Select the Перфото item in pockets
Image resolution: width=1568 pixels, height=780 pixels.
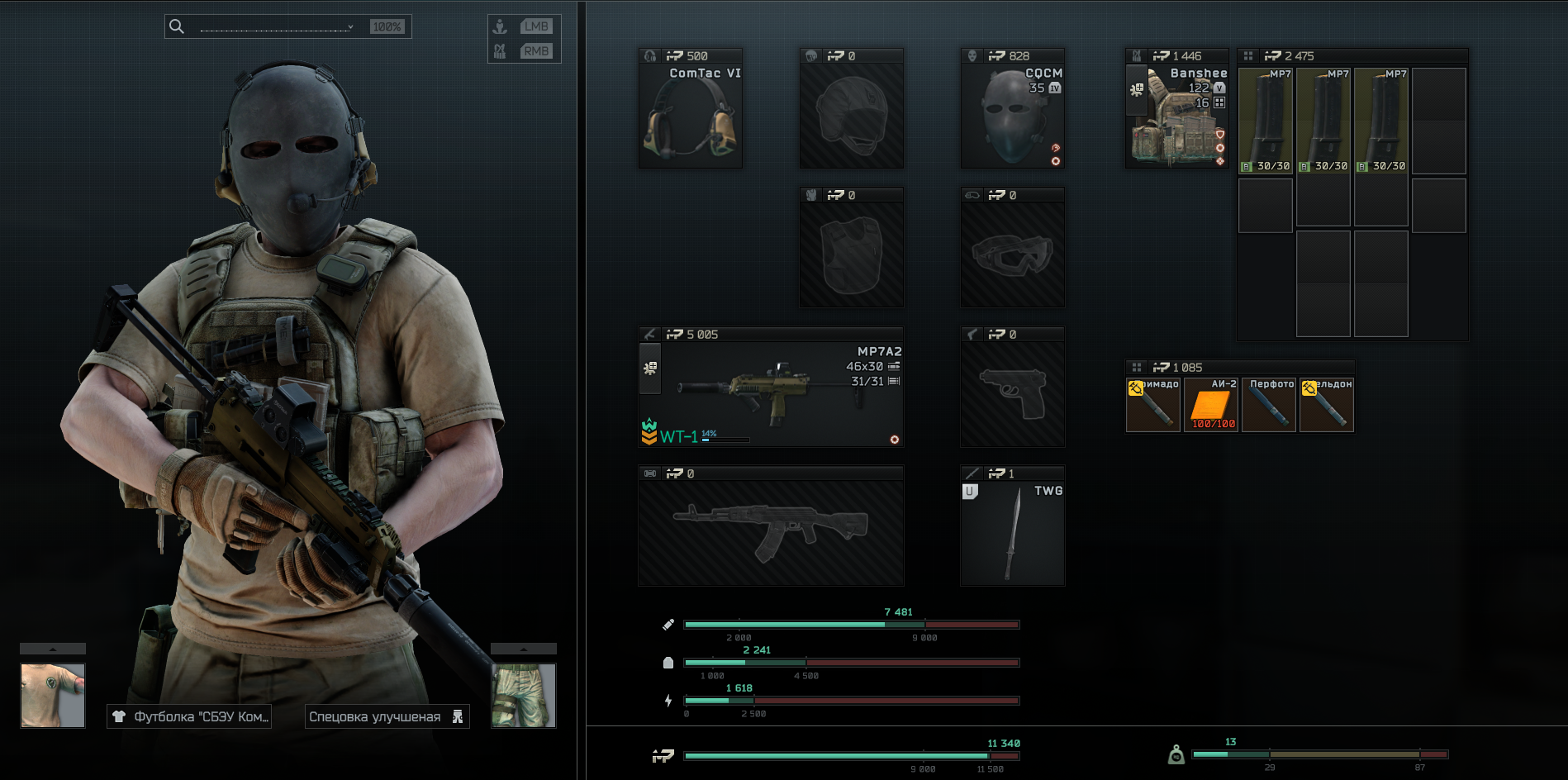click(x=1269, y=405)
